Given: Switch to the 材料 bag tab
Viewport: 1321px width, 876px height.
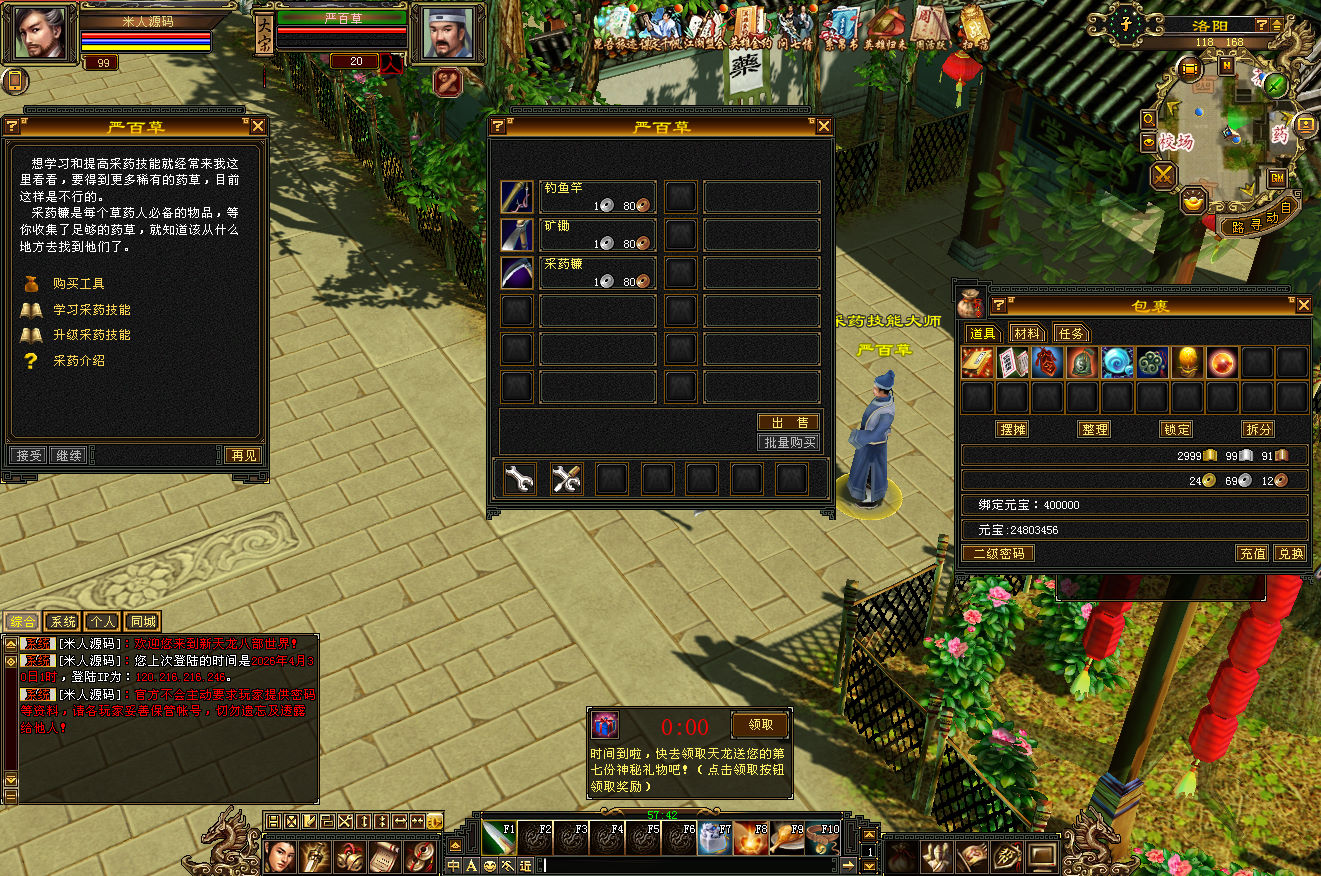Looking at the screenshot, I should [1026, 333].
